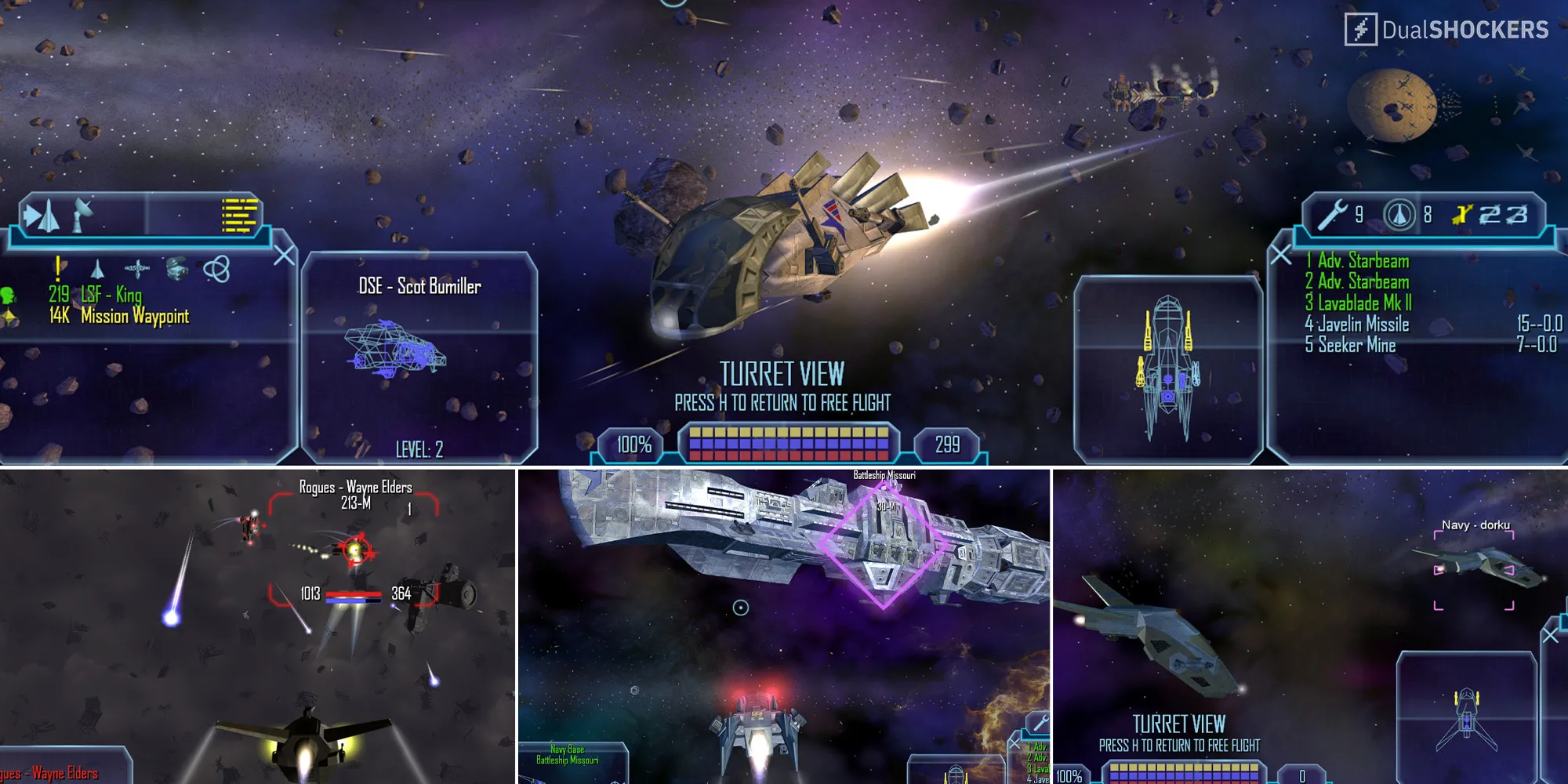The height and width of the screenshot is (784, 1568).
Task: Select LSF - King in the contact list
Action: point(110,295)
